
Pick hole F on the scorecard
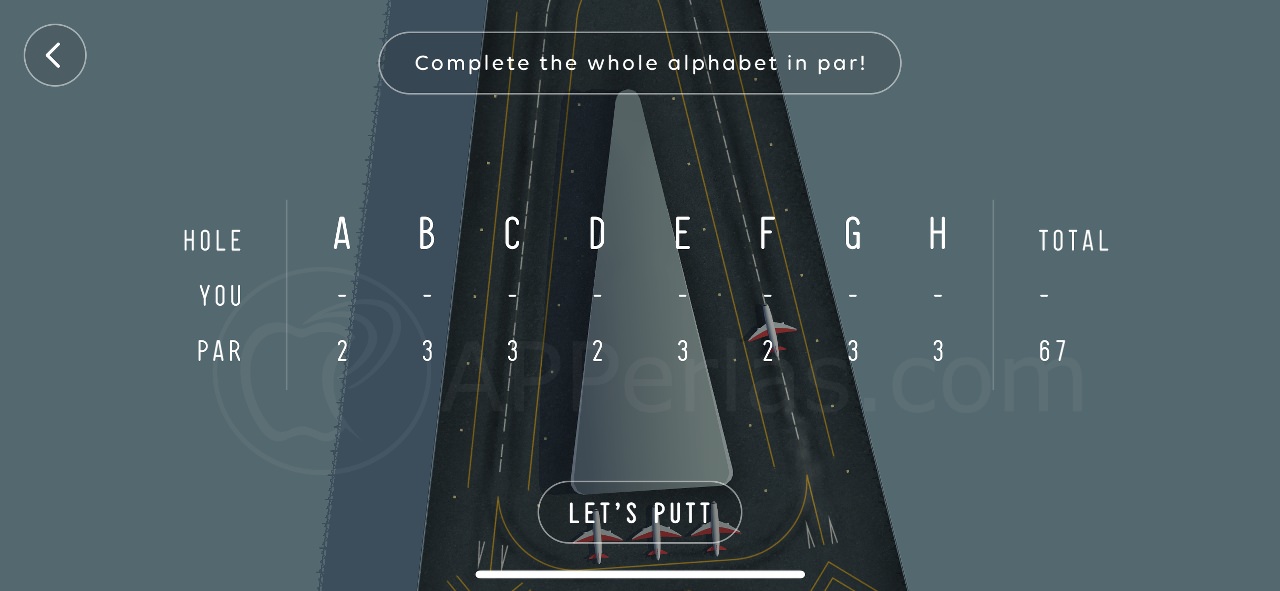tap(767, 234)
